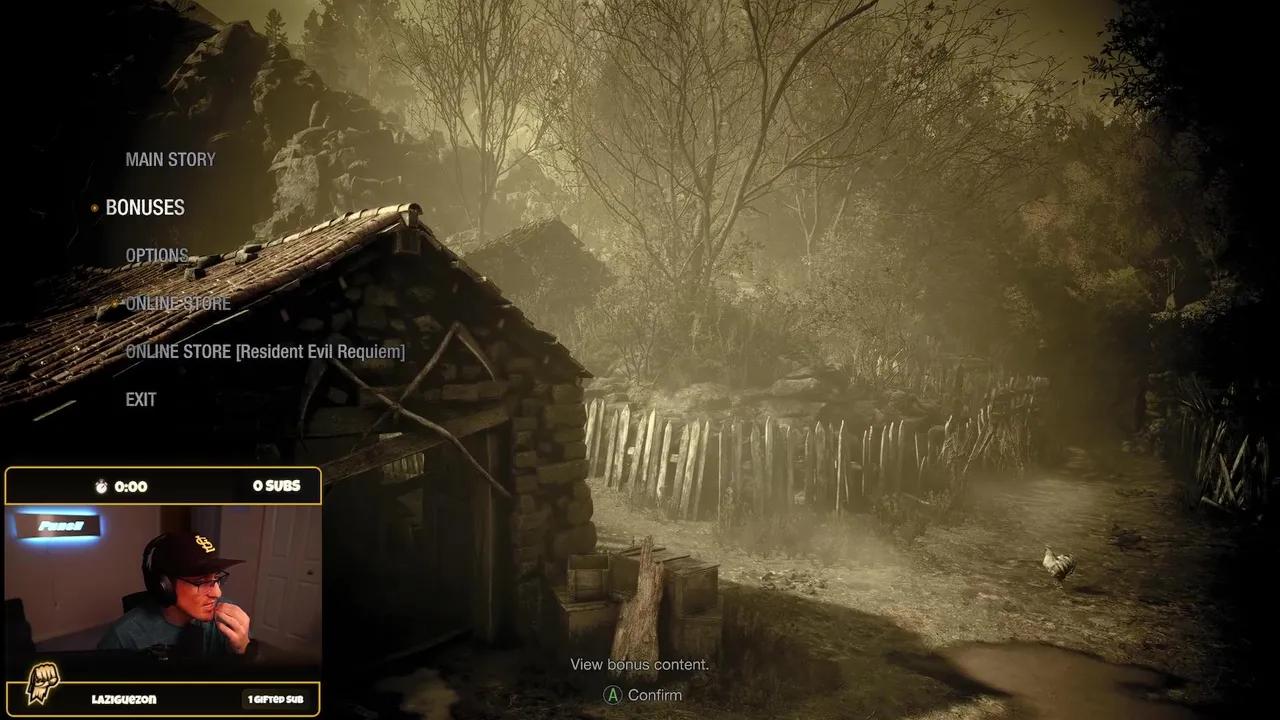The width and height of the screenshot is (1280, 720).
Task: Select the OPTIONS menu option
Action: click(156, 256)
